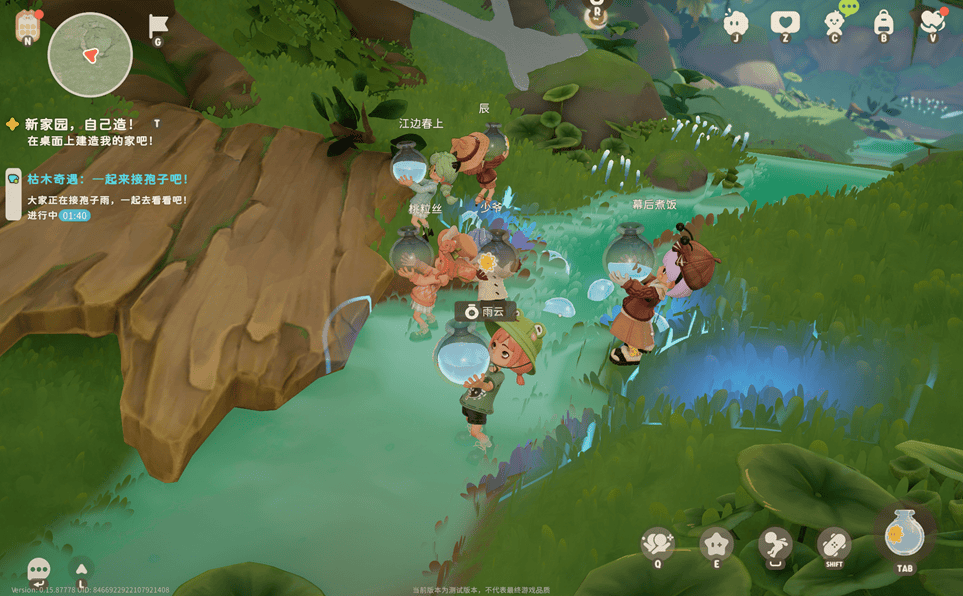Image resolution: width=963 pixels, height=596 pixels.
Task: Open the fluffy cloud creature menu
Action: tap(737, 23)
